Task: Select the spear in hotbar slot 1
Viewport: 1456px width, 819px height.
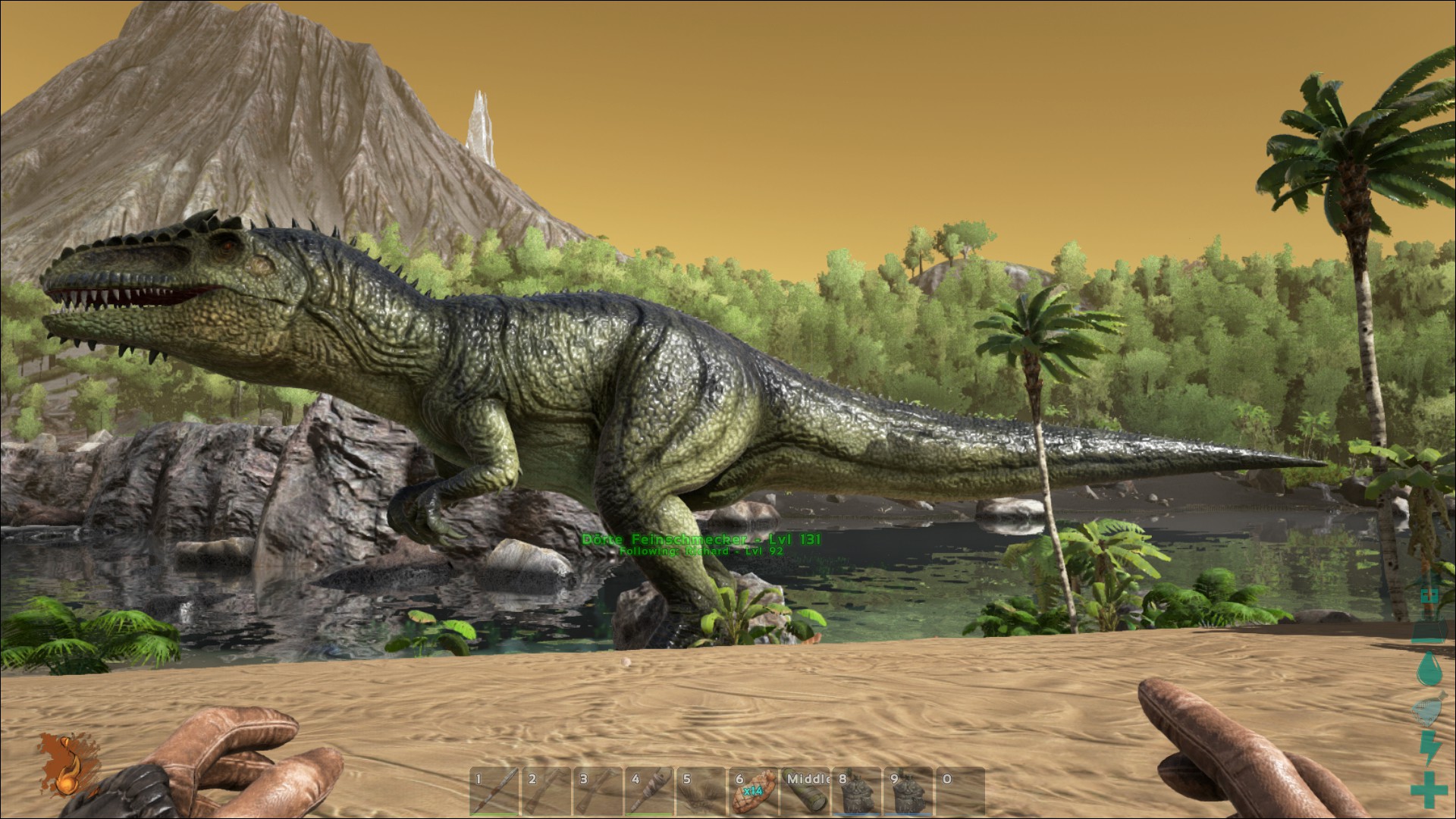Action: [495, 792]
